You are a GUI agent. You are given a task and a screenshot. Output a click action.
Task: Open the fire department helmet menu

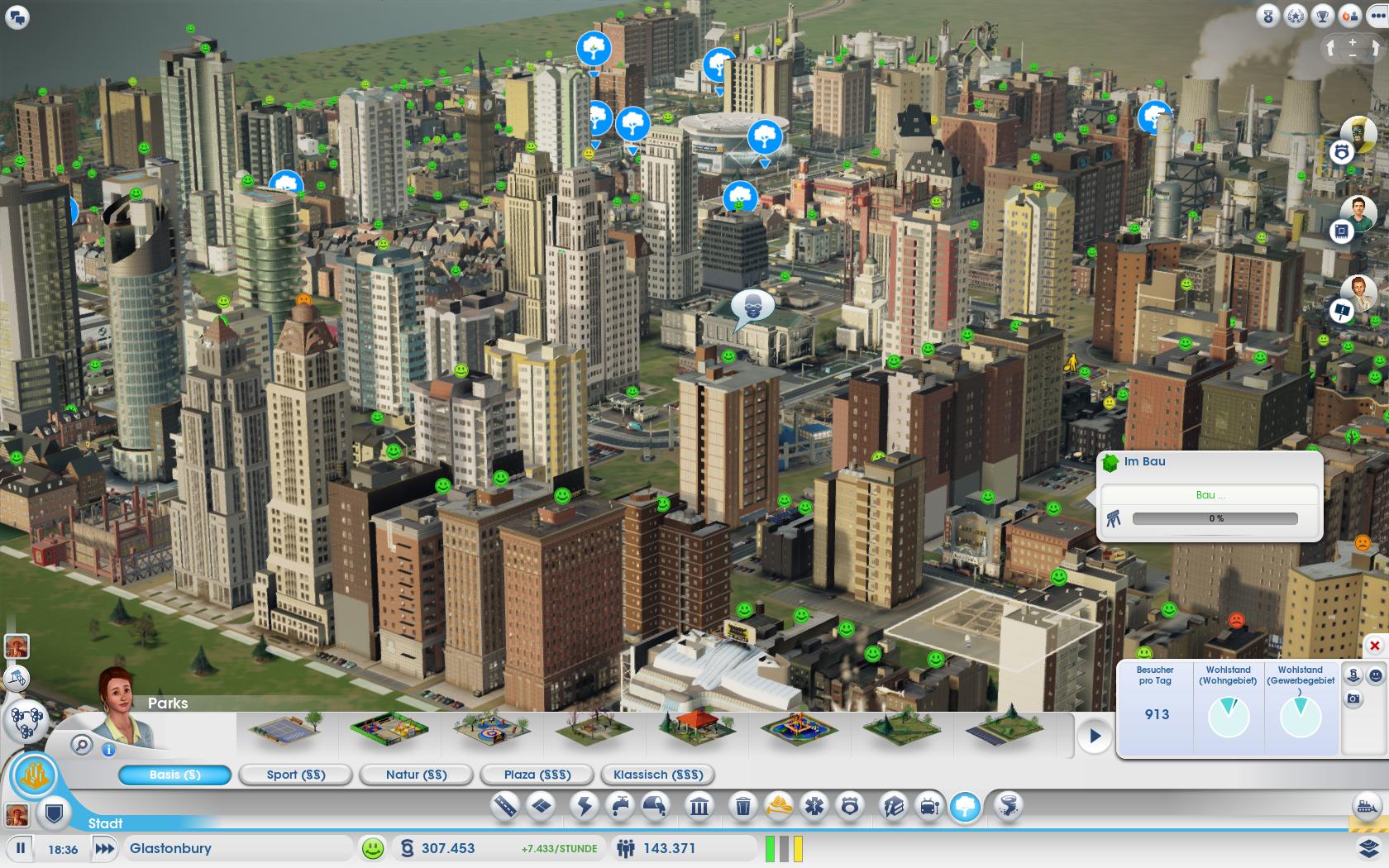coord(780,806)
